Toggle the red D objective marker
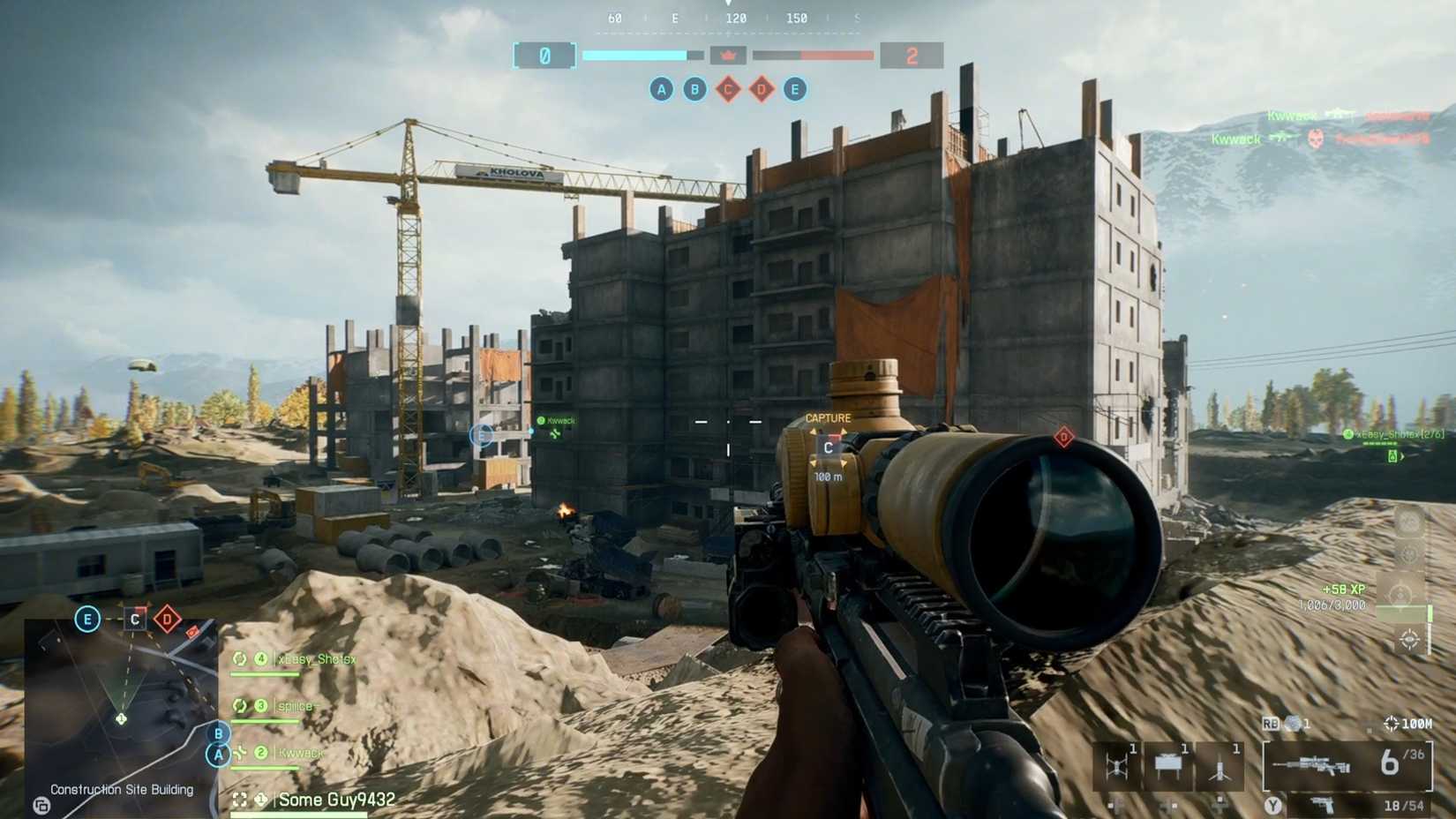The width and height of the screenshot is (1456, 819). [x=1065, y=436]
